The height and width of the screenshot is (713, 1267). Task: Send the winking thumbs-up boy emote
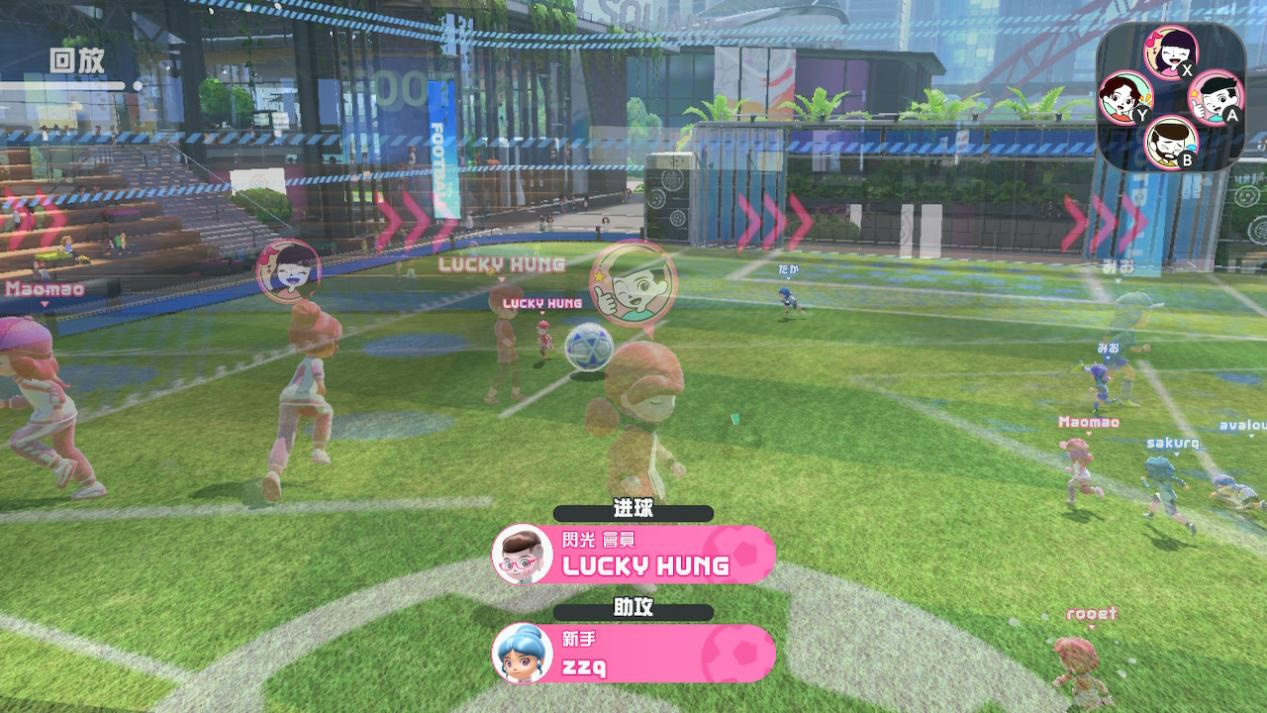point(1214,97)
